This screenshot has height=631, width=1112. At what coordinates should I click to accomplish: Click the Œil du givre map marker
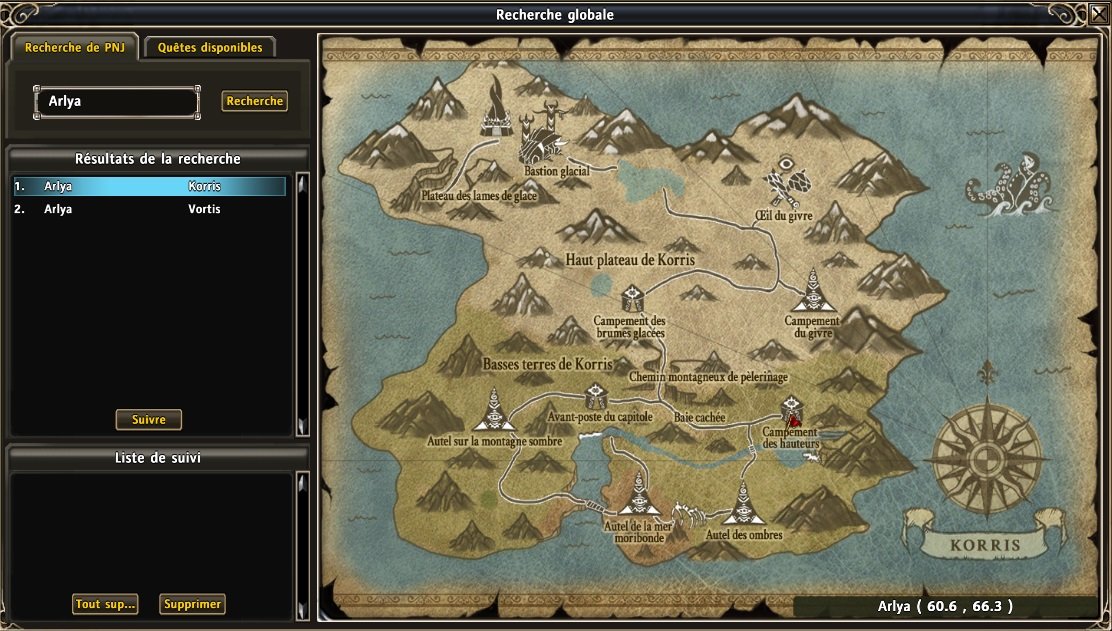click(785, 182)
